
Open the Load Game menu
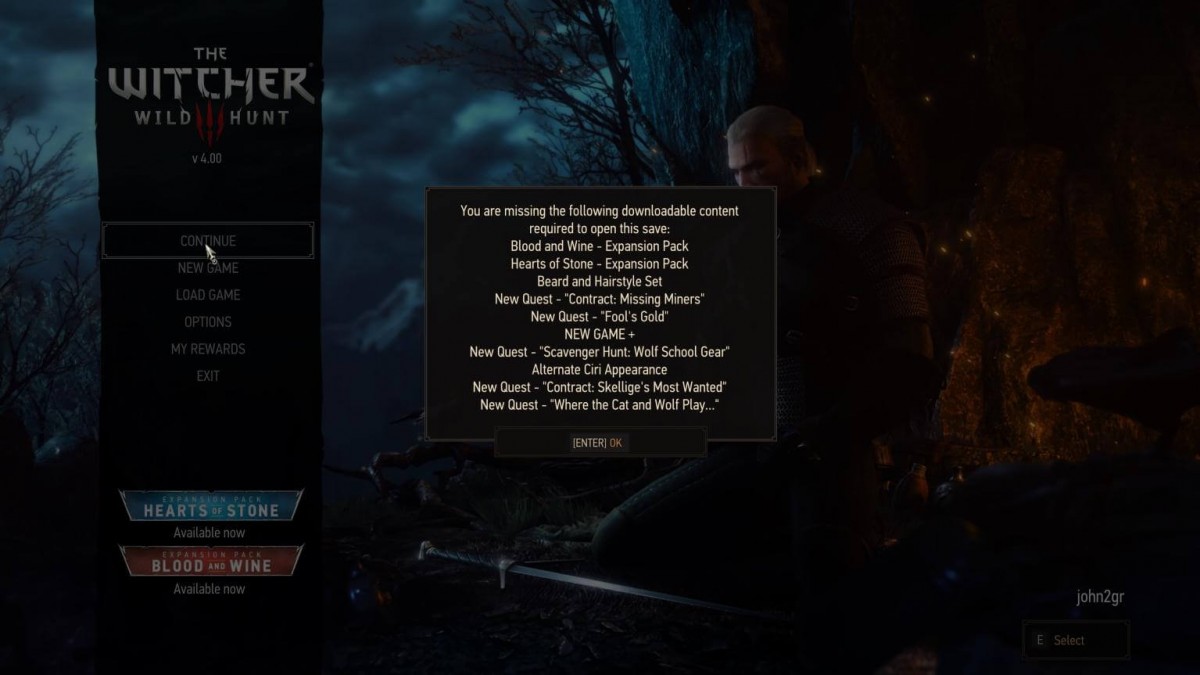click(x=208, y=295)
